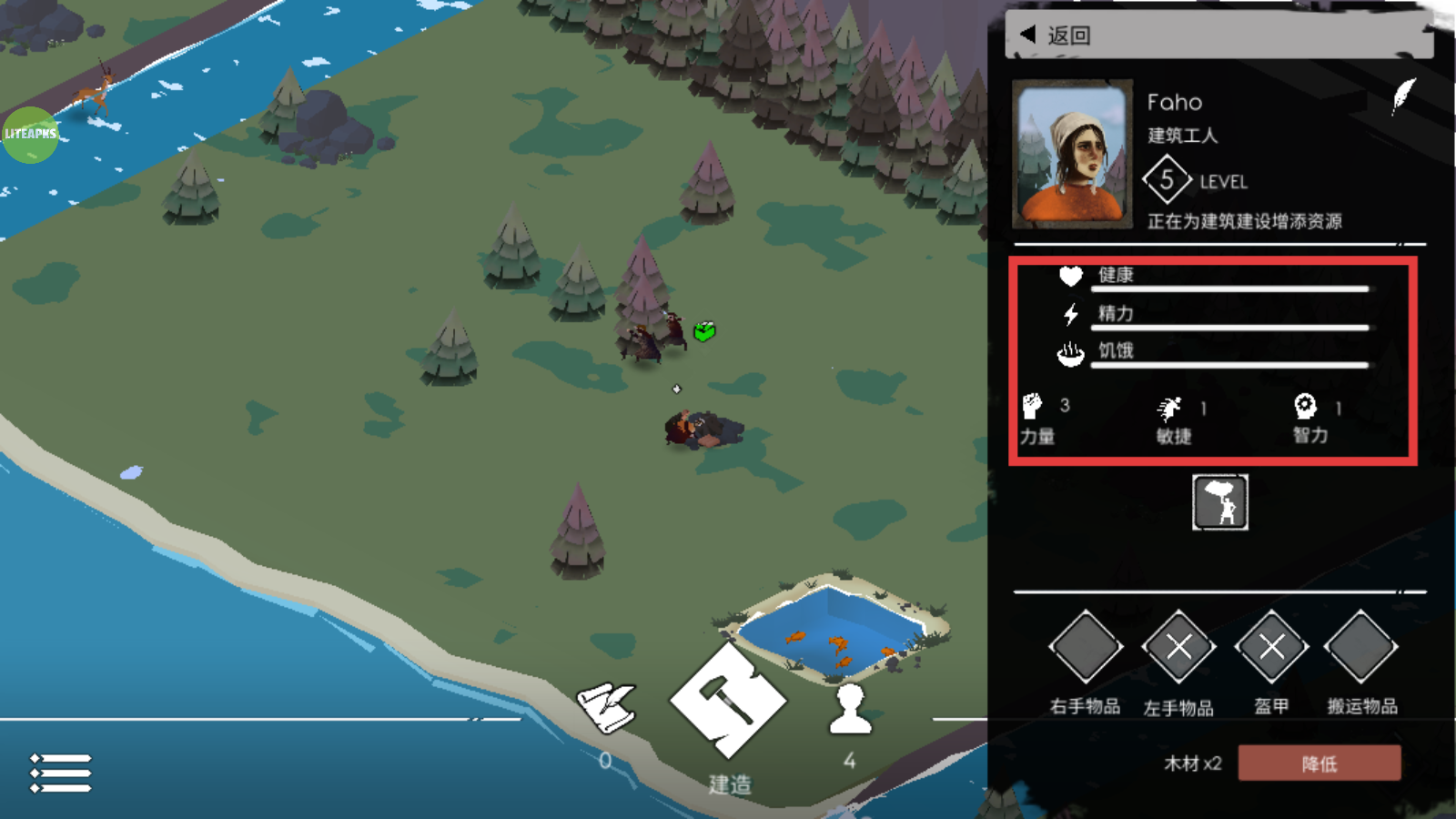Click the green LITEAPKS watermark badge
This screenshot has height=819, width=1456.
[x=31, y=134]
